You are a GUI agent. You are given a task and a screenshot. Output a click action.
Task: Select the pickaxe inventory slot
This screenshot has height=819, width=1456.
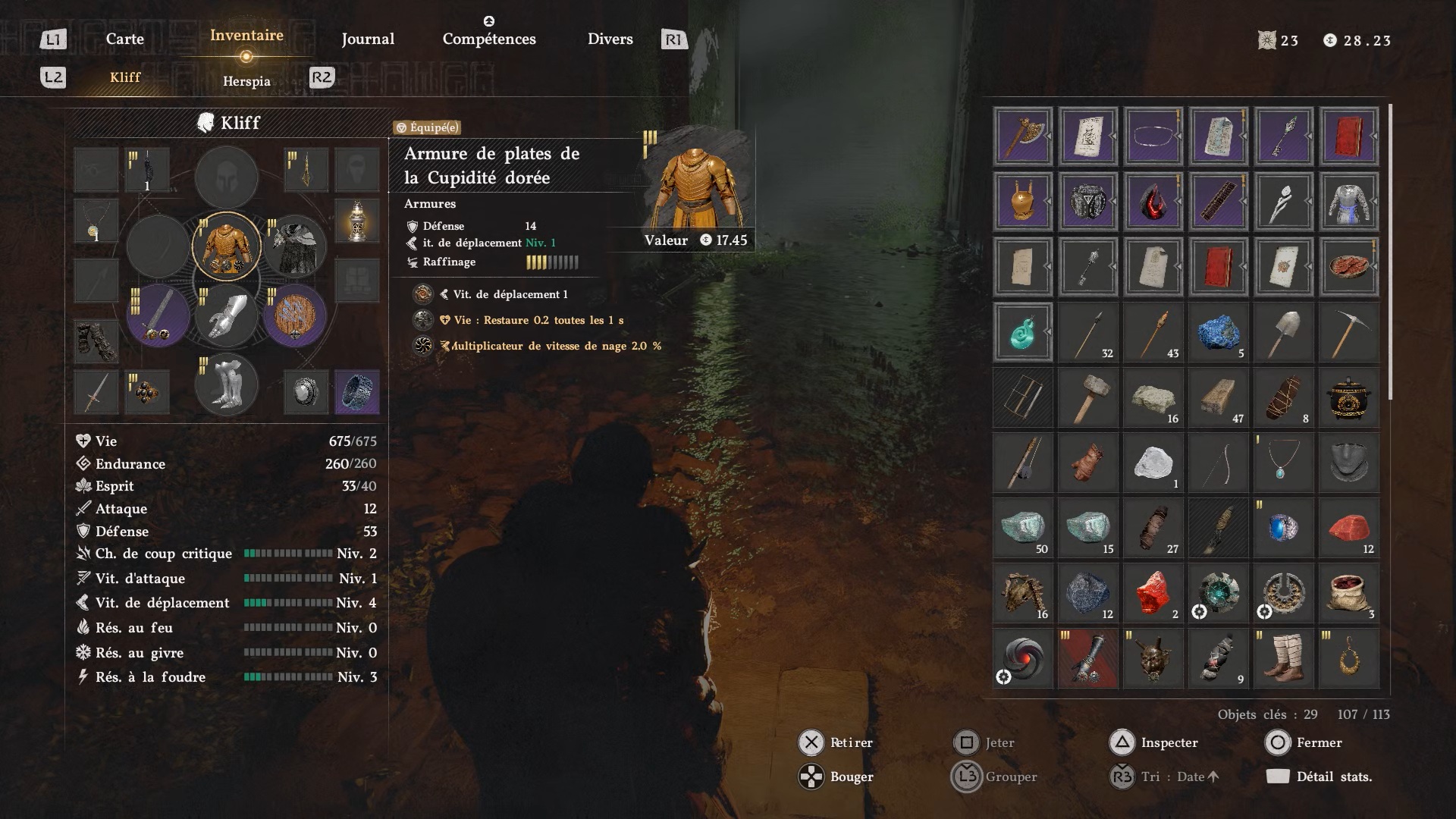click(x=1348, y=332)
